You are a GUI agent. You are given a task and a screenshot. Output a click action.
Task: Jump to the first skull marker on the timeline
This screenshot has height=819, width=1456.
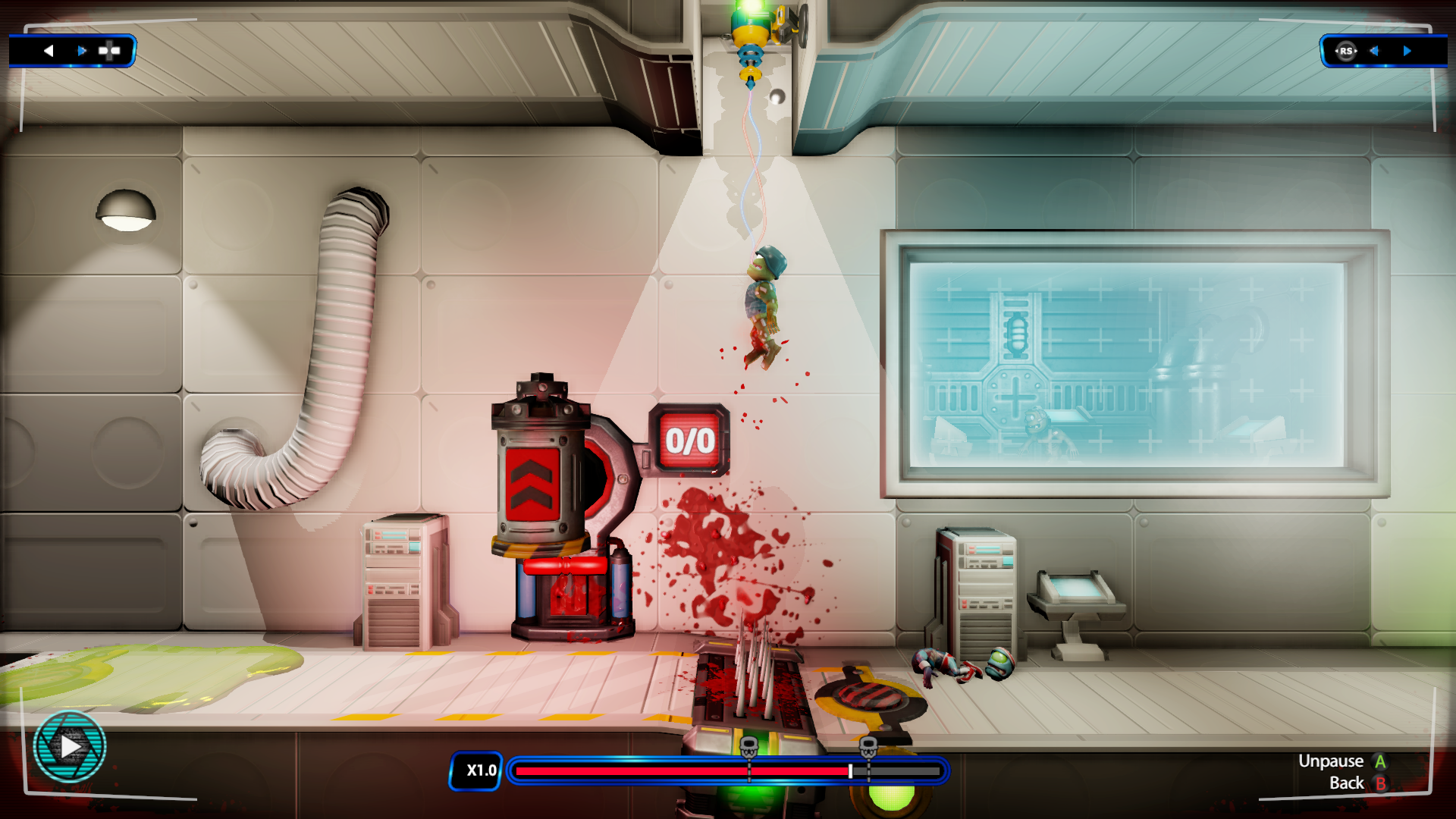tap(748, 747)
